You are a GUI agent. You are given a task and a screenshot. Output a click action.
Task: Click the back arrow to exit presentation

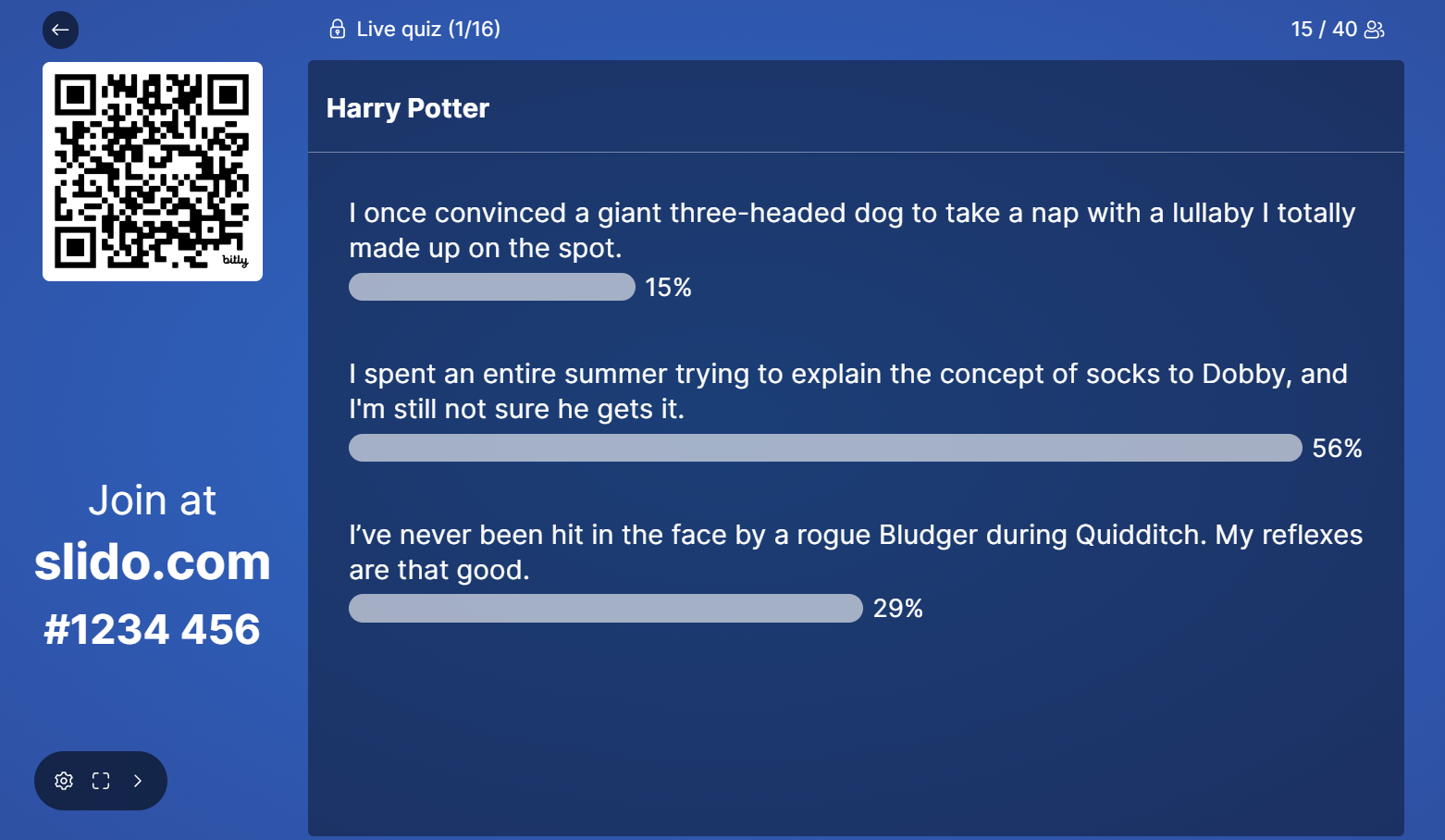60,30
